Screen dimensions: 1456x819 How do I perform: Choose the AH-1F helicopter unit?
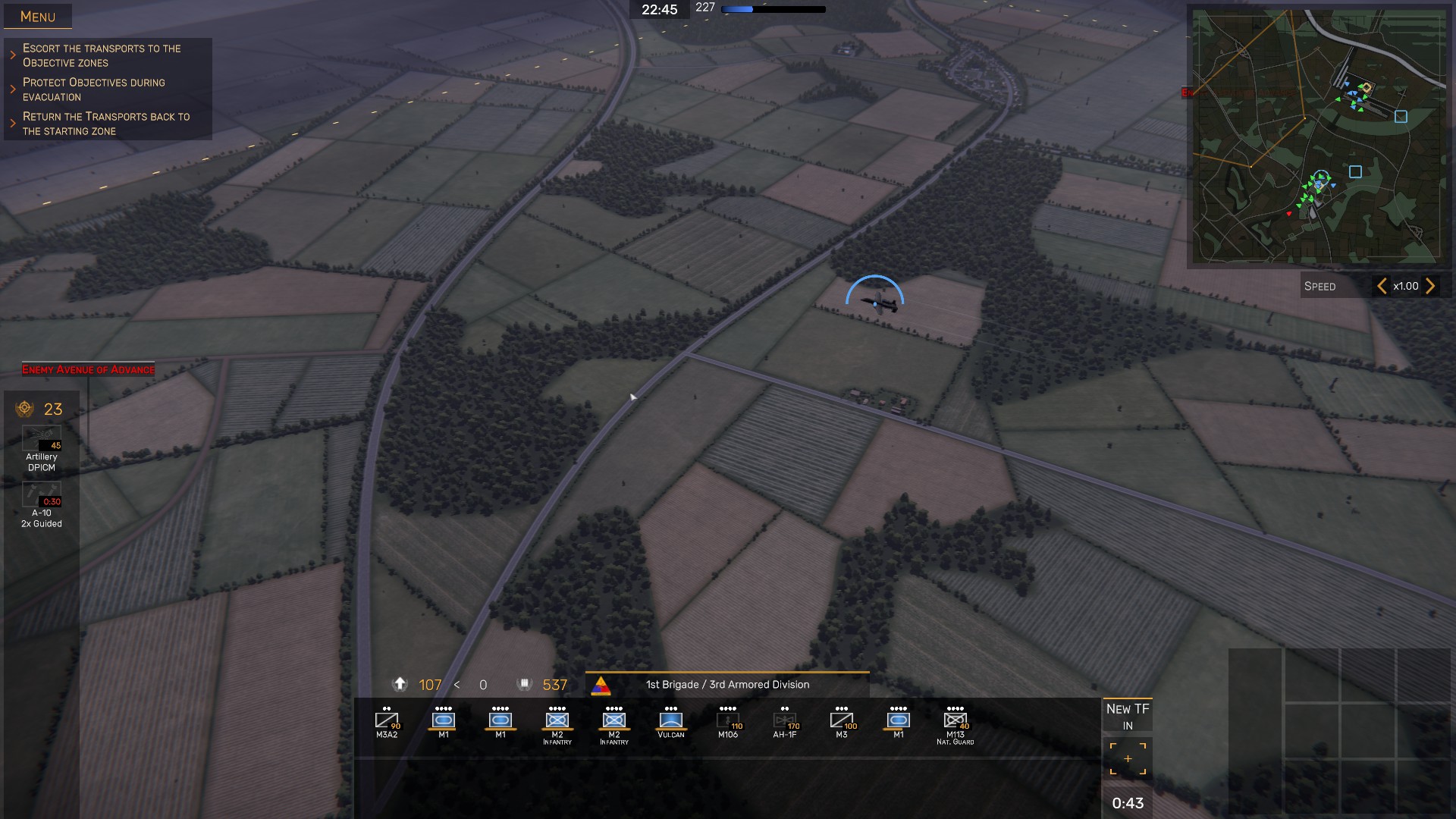[785, 722]
